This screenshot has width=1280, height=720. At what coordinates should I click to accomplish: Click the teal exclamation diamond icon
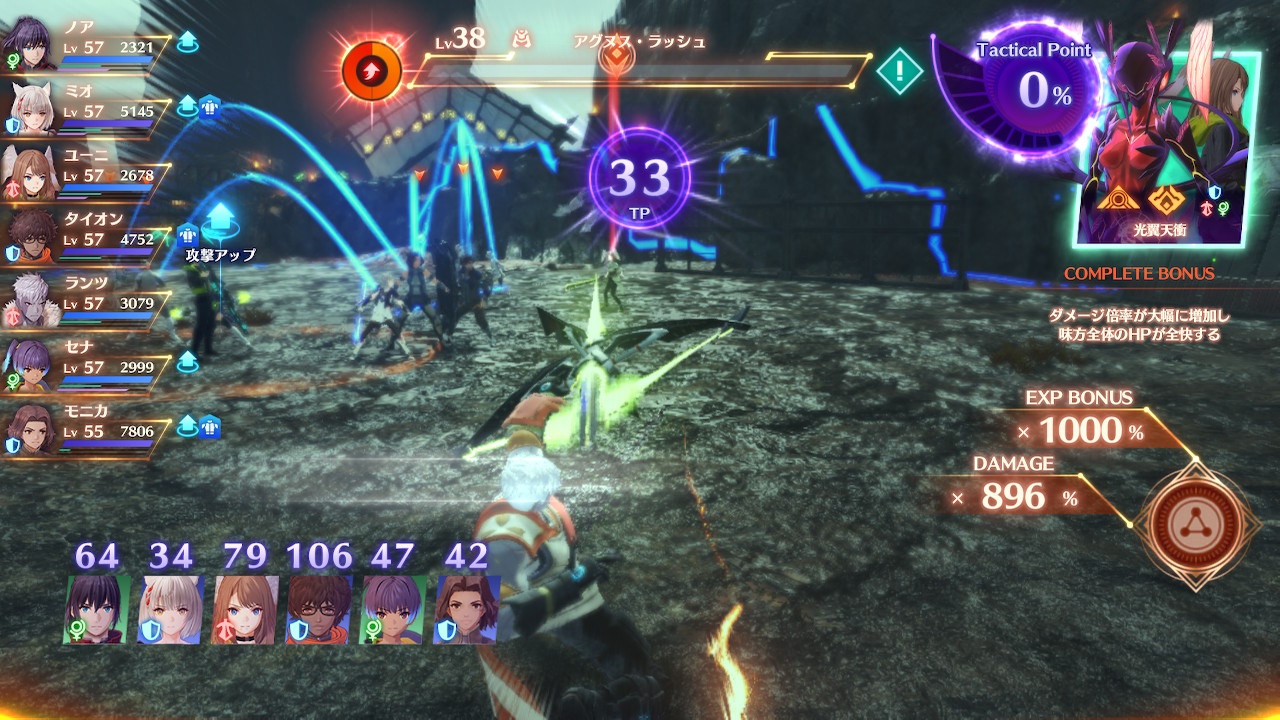[900, 71]
